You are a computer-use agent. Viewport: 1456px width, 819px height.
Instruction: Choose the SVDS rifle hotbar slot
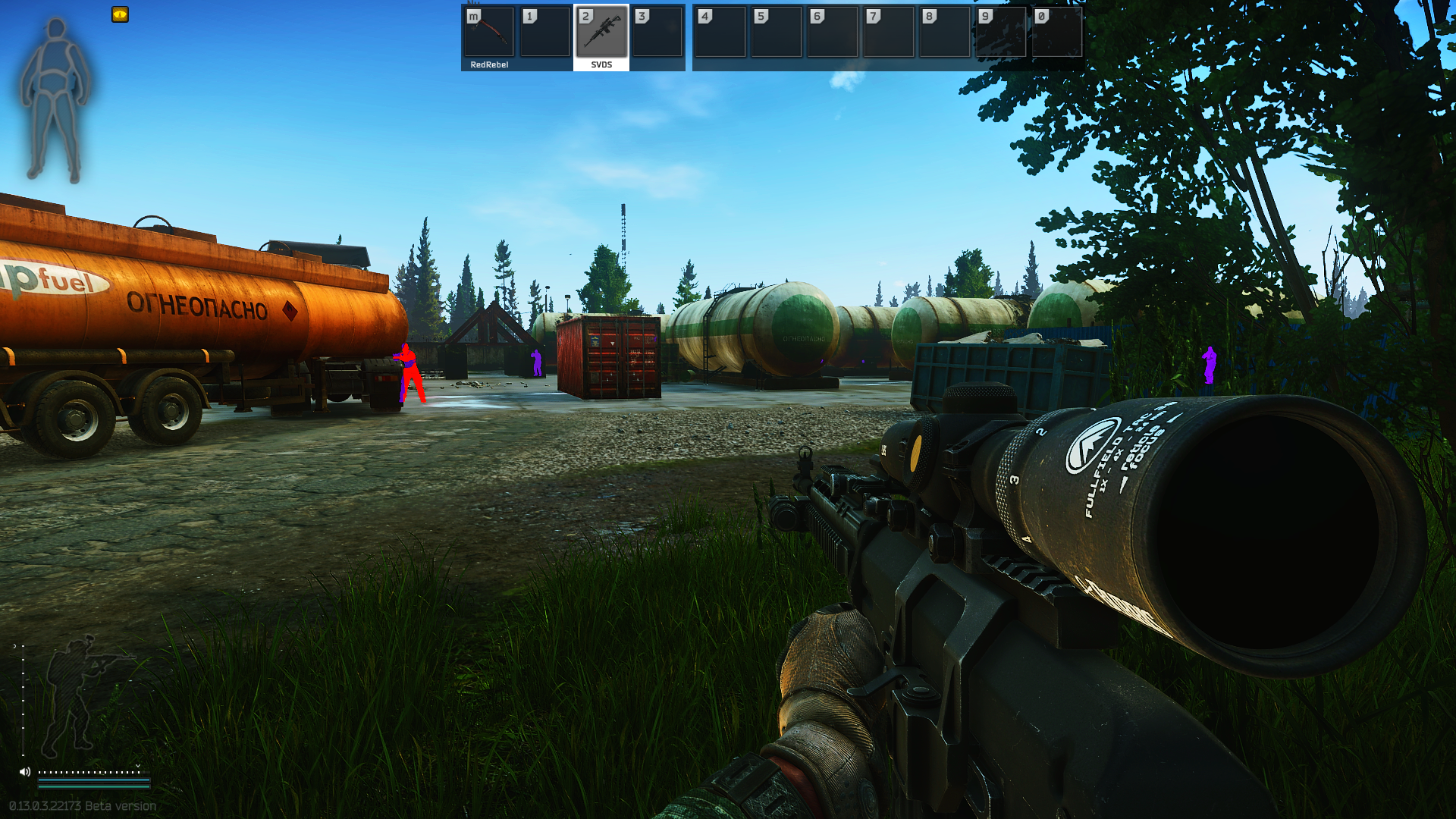[601, 33]
